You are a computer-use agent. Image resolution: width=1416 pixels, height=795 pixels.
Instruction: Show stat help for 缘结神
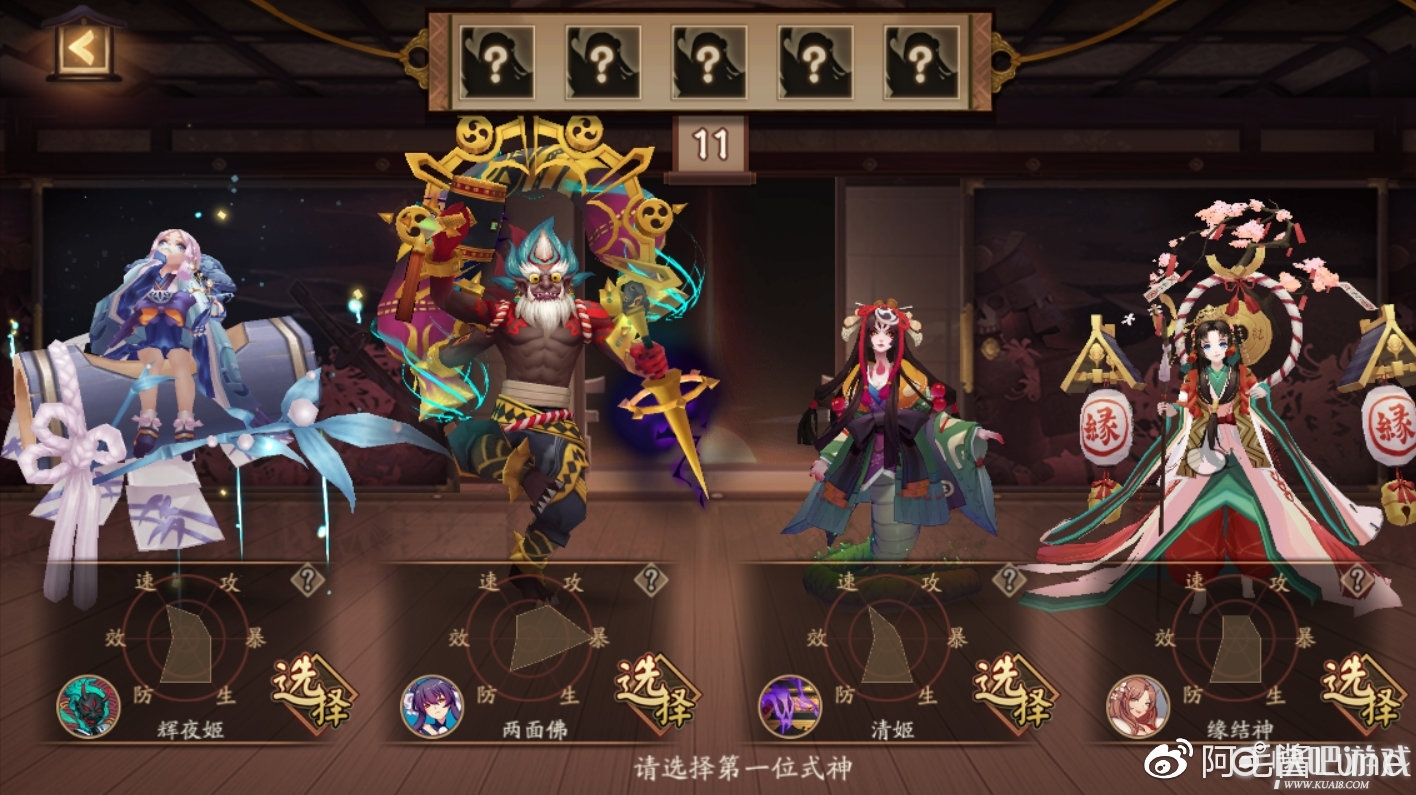1357,578
